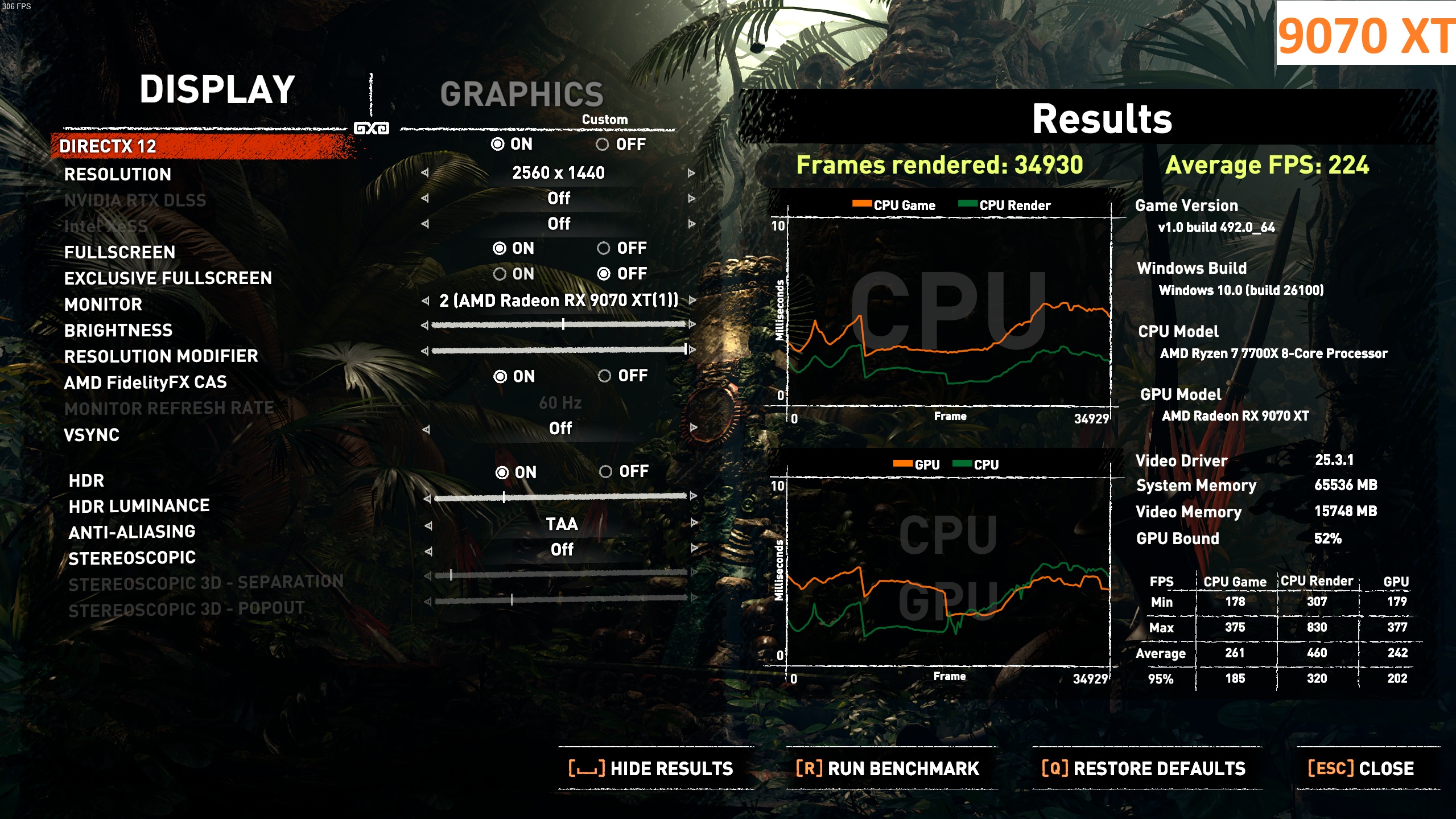This screenshot has height=819, width=1456.
Task: Adjust the Brightness slider
Action: coord(563,324)
